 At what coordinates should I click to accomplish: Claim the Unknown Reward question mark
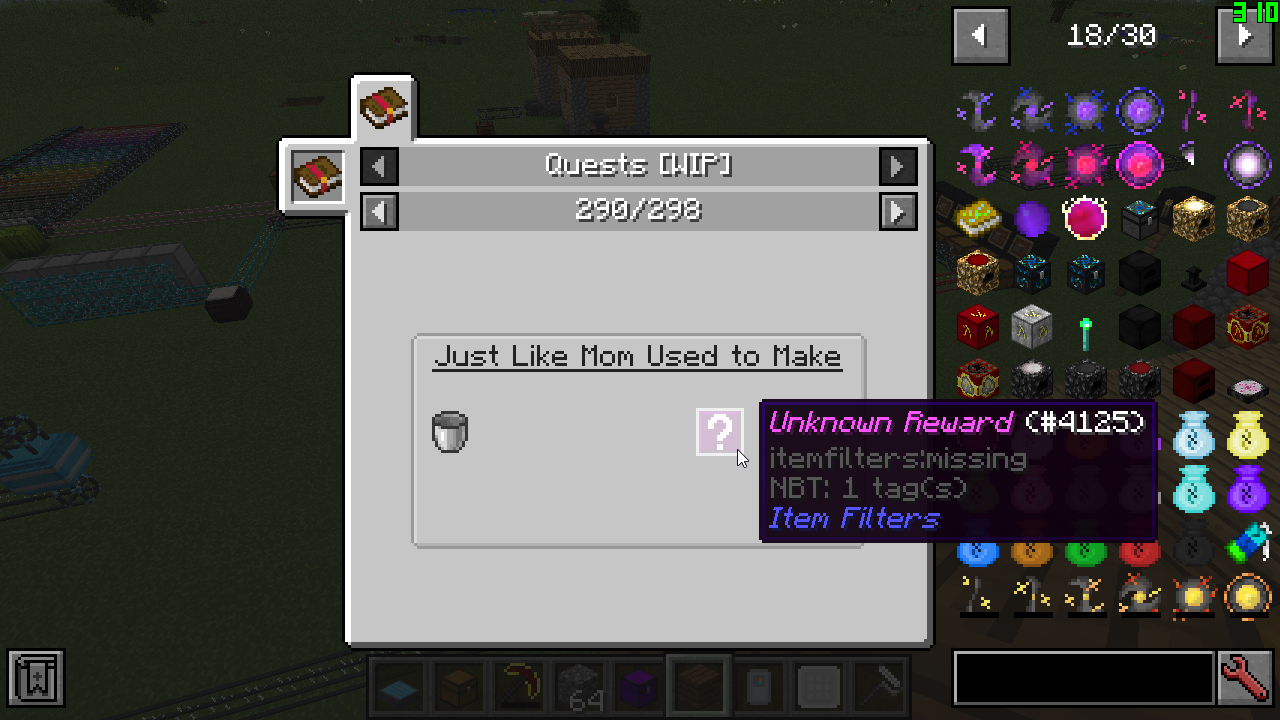tap(719, 432)
